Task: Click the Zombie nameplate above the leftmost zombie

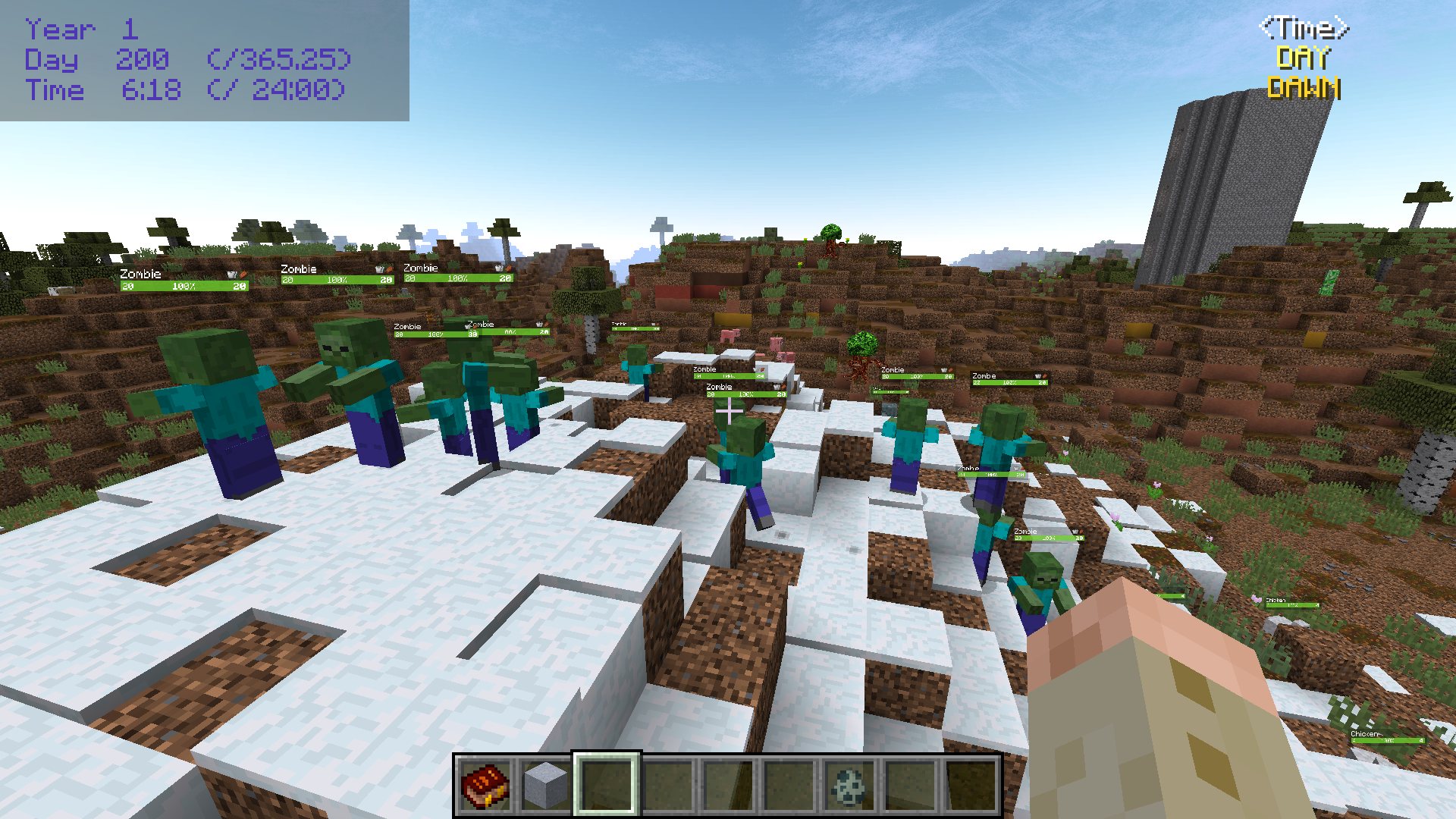Action: (140, 274)
